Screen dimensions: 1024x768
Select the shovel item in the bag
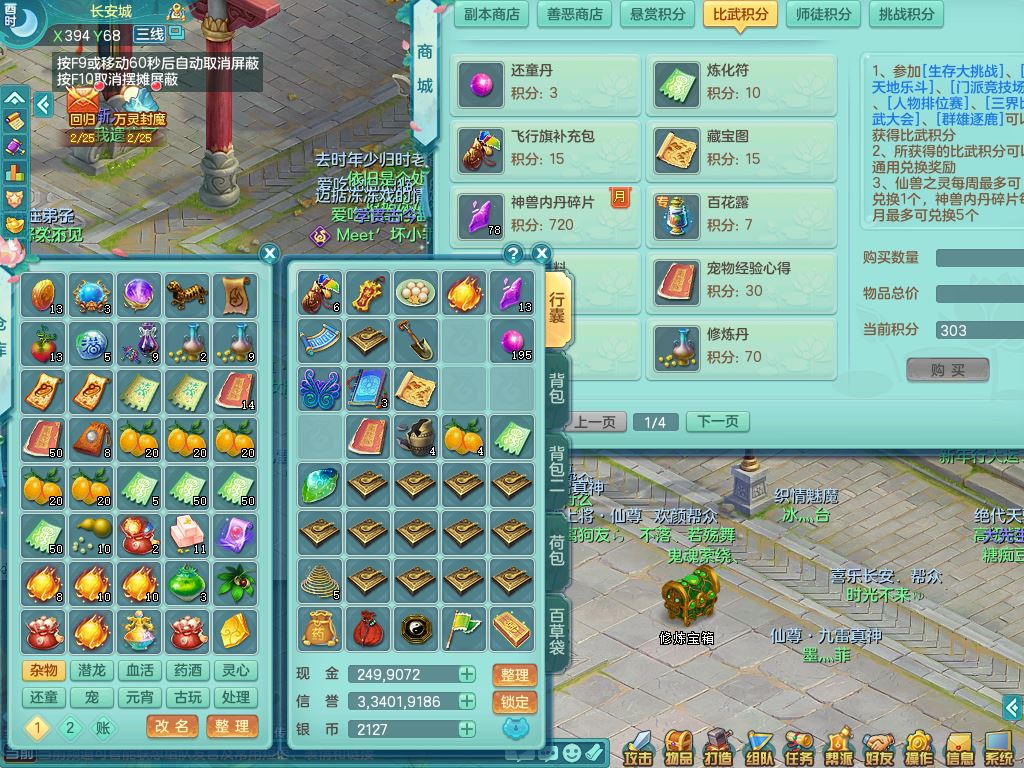(416, 341)
